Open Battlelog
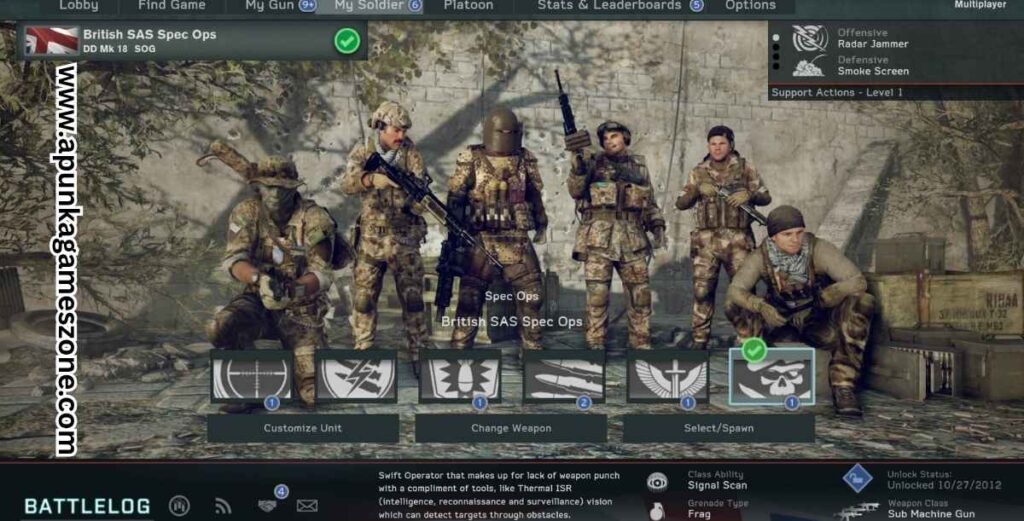The image size is (1024, 521). pos(88,506)
